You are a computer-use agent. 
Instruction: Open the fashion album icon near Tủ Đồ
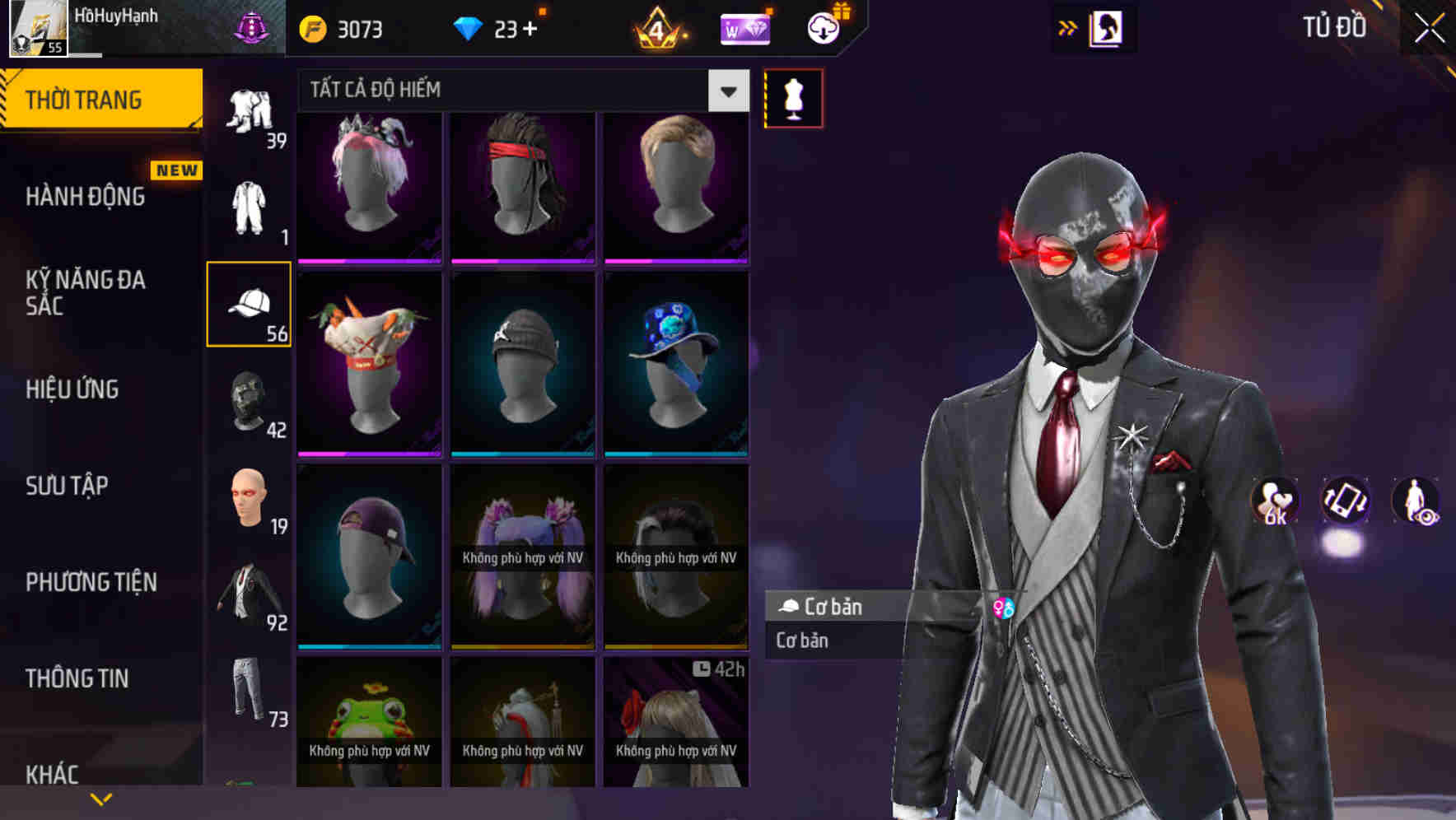(x=1104, y=27)
